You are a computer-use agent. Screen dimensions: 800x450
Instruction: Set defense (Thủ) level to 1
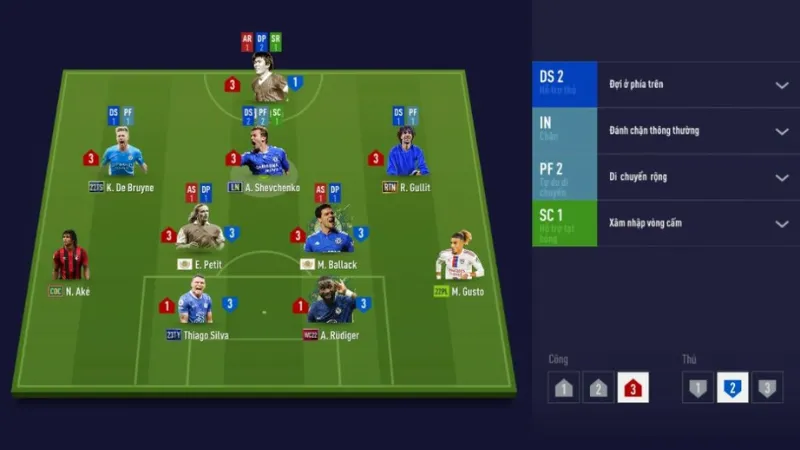point(698,387)
